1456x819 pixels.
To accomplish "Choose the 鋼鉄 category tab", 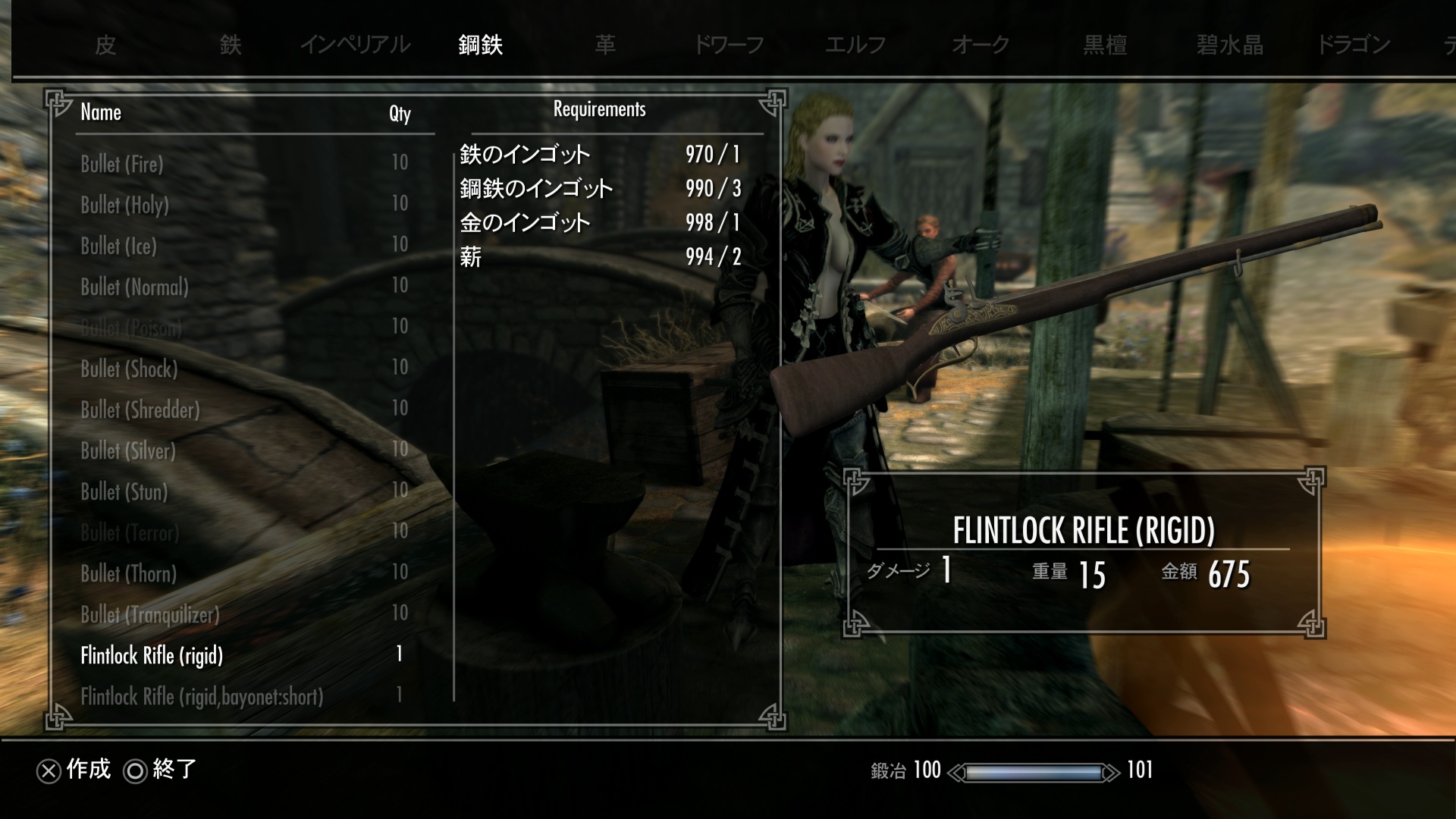I will pos(481,45).
